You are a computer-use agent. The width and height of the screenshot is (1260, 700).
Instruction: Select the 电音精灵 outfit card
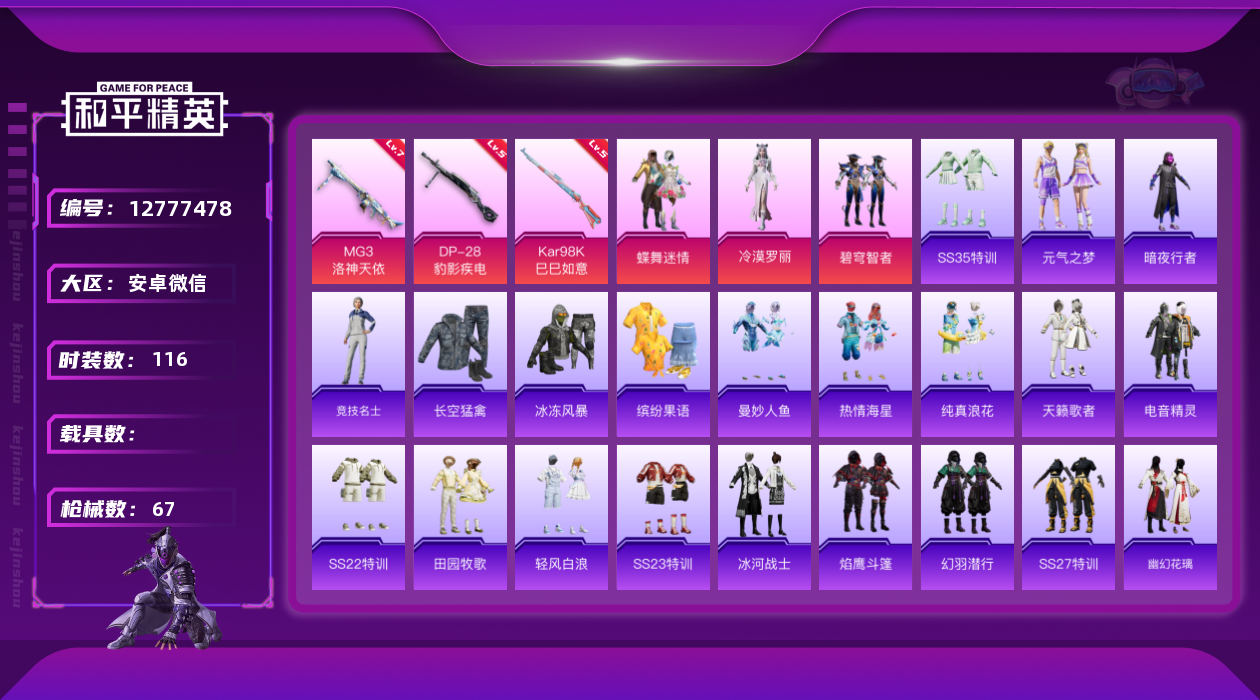coord(1170,364)
